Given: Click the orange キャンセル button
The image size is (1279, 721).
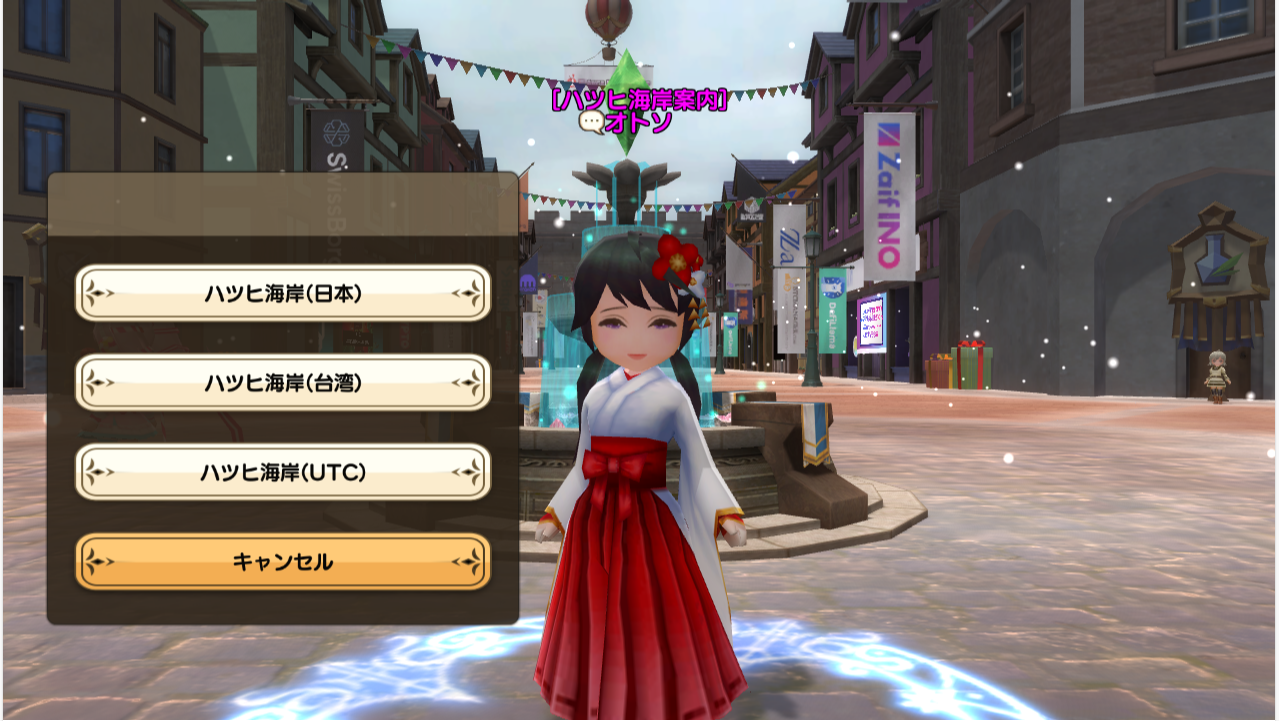Looking at the screenshot, I should pyautogui.click(x=283, y=562).
